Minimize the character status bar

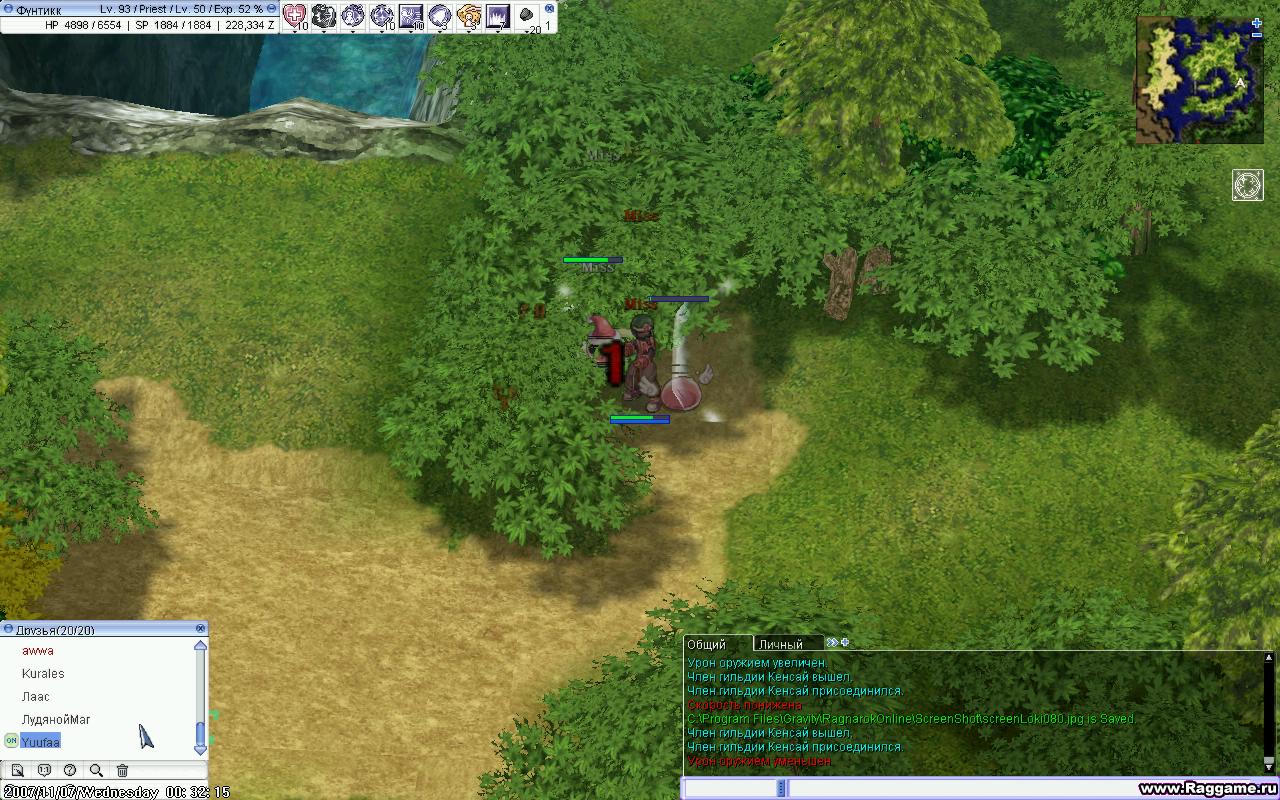click(x=8, y=9)
